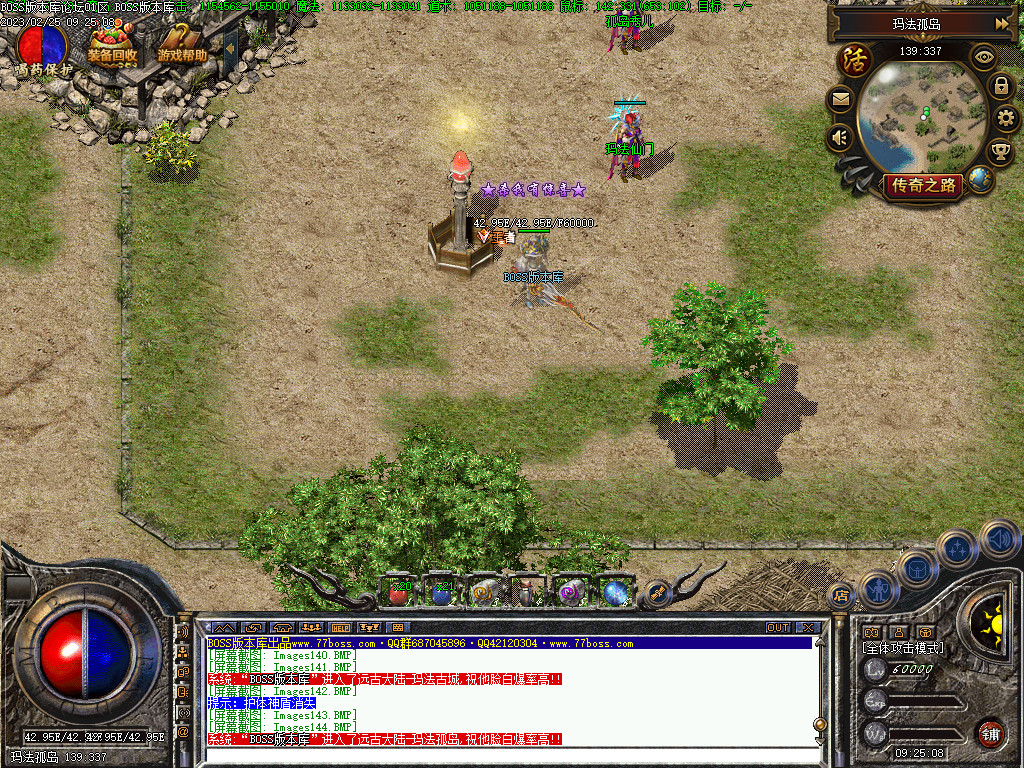Open the trophy ranking icon
Viewport: 1024px width, 768px height.
click(1000, 152)
